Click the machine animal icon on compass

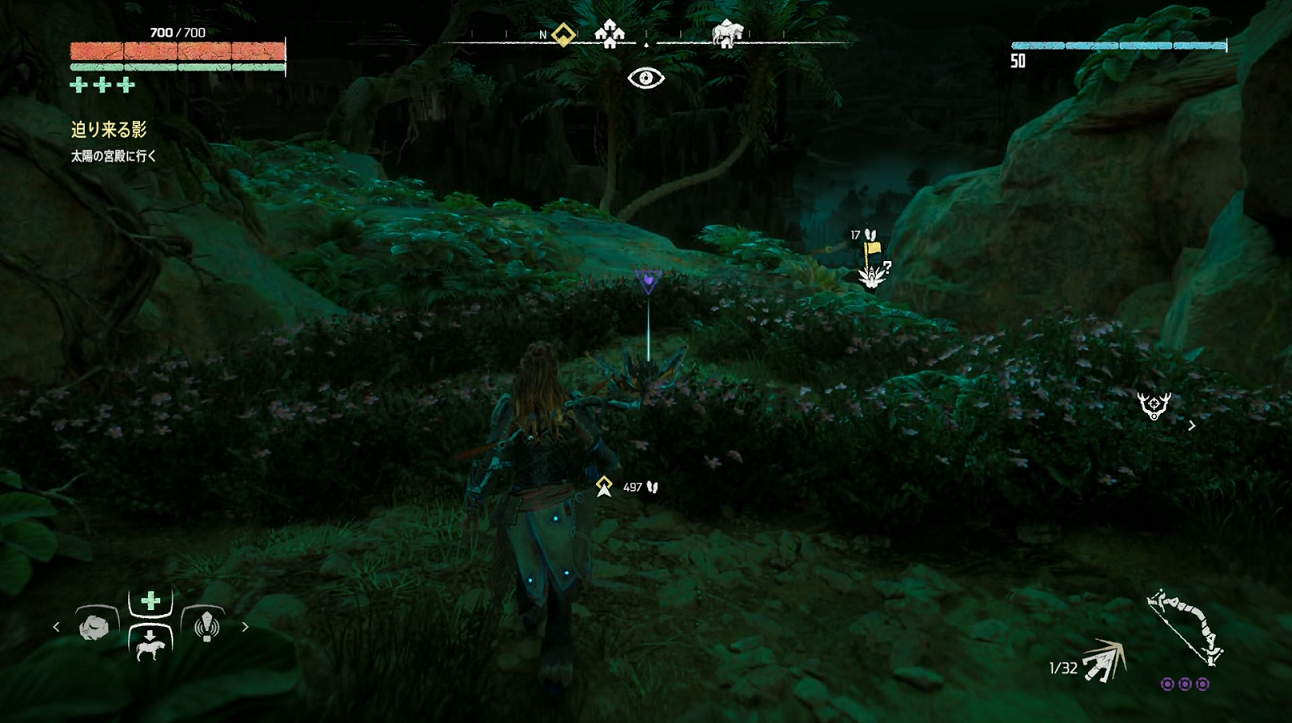(727, 35)
